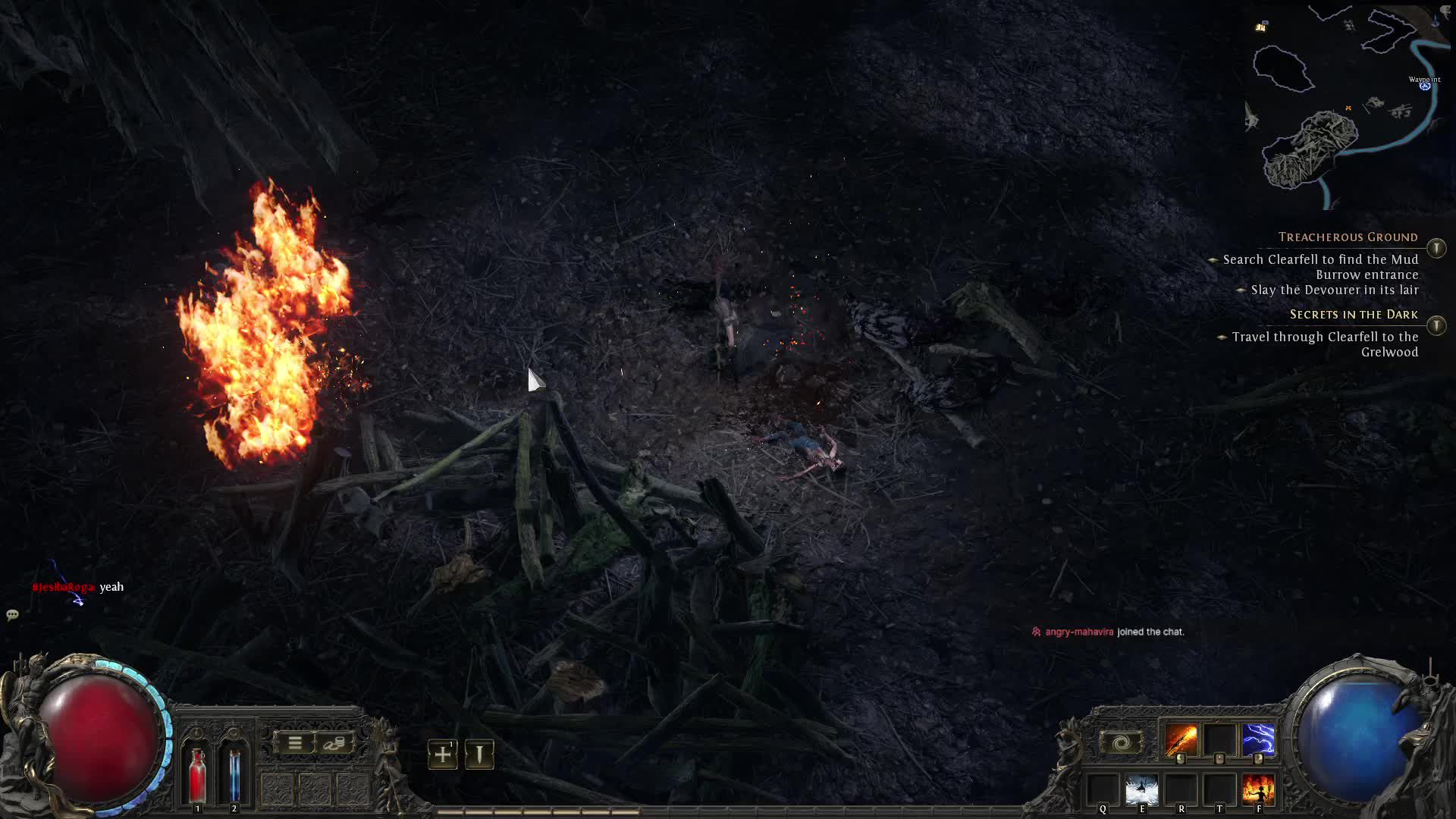Click the plus-sign passive point button
This screenshot has height=819, width=1456.
[443, 755]
